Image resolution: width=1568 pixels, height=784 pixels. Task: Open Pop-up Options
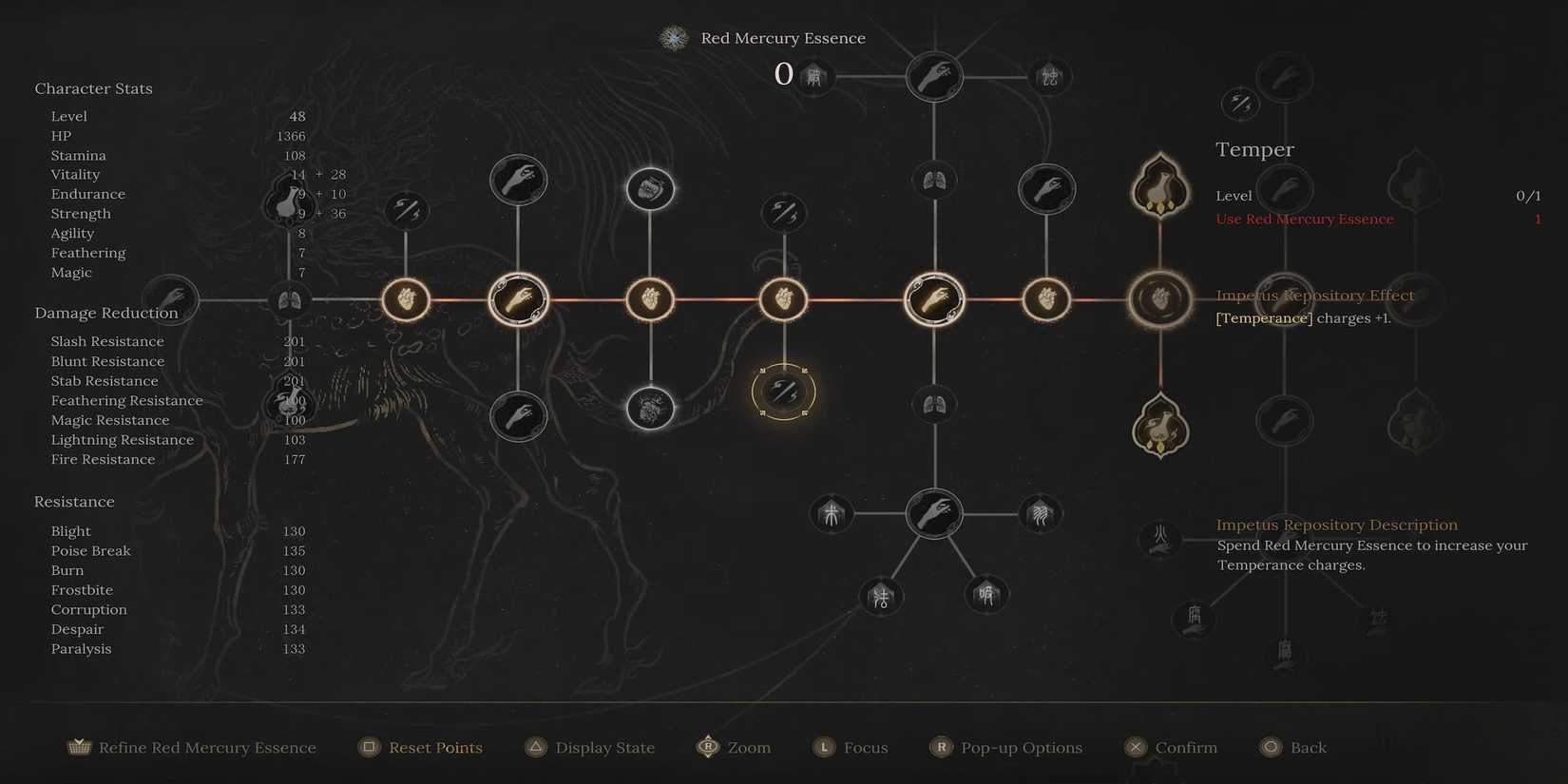(1022, 747)
